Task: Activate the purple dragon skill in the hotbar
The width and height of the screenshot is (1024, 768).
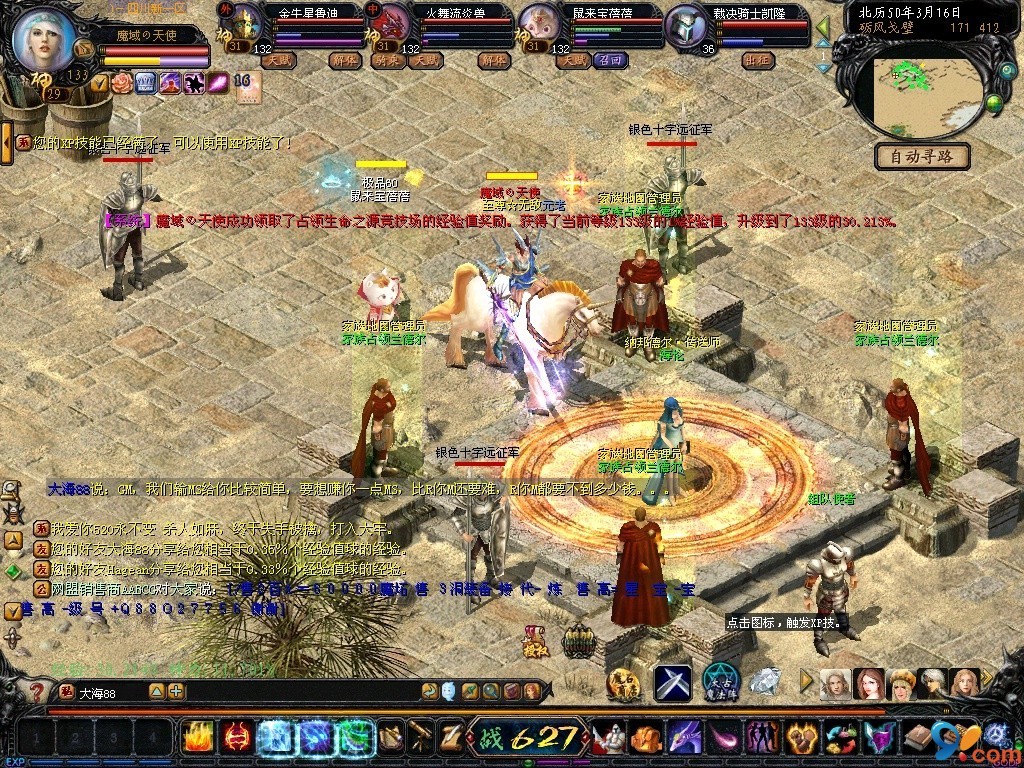Action: point(684,738)
